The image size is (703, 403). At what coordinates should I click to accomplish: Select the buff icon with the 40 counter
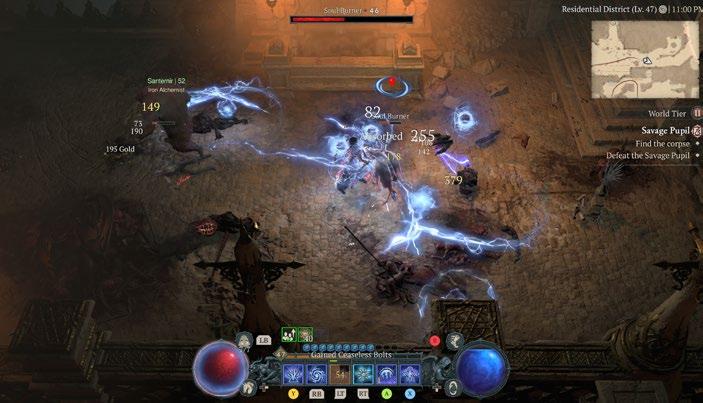305,335
